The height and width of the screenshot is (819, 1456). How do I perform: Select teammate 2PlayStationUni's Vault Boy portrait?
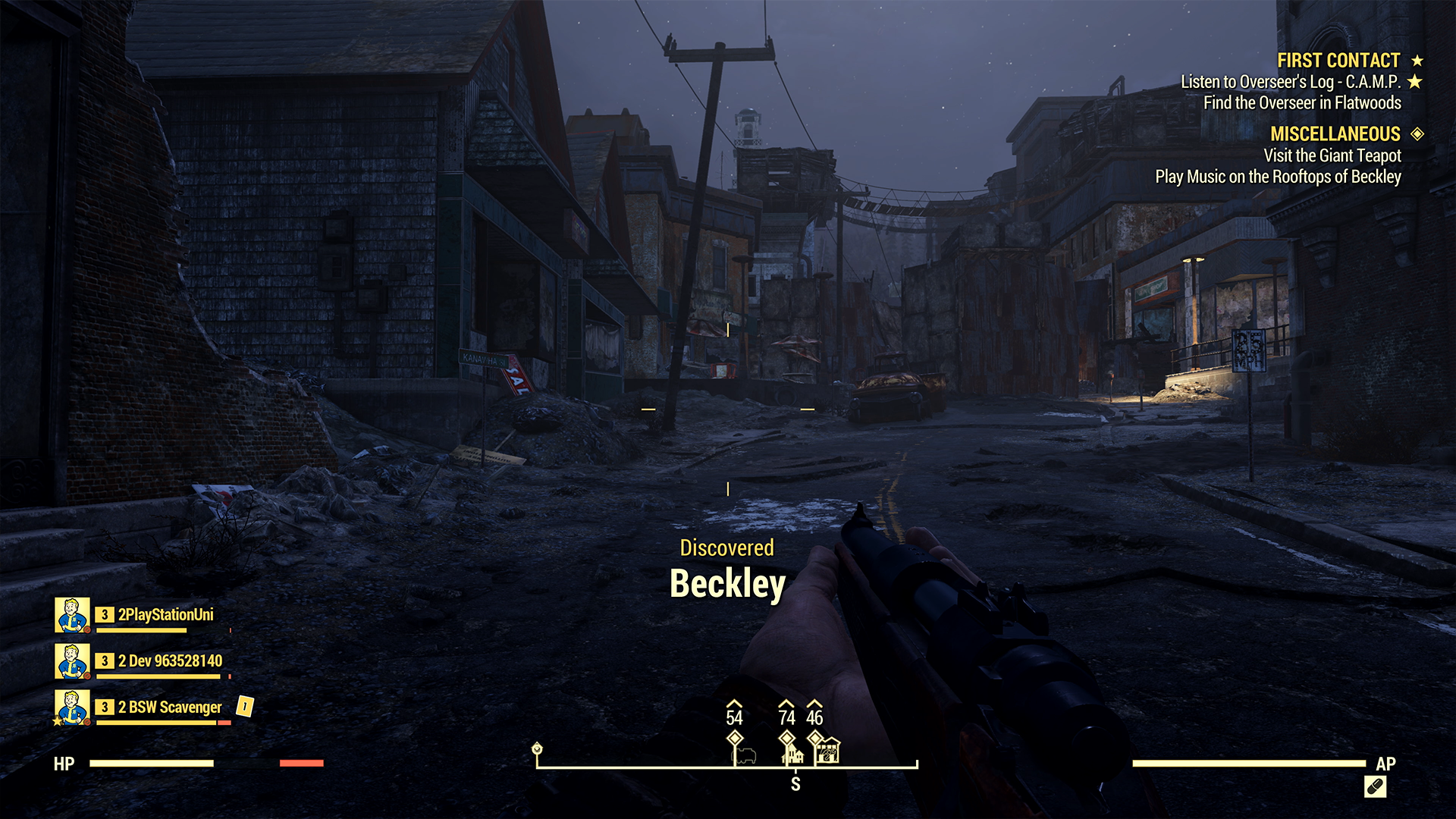[72, 615]
